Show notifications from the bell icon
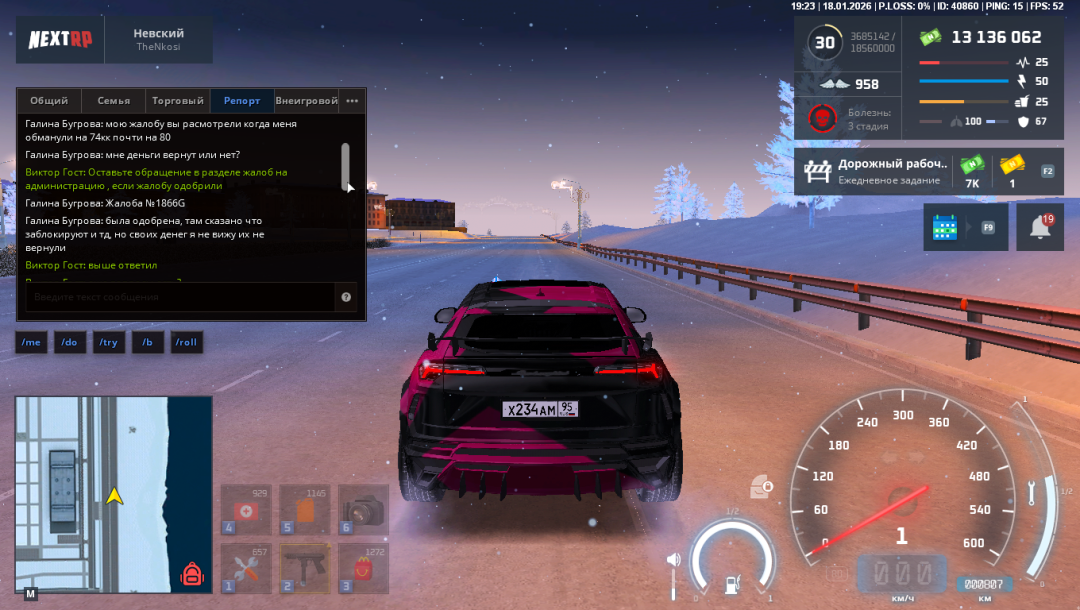 [x=1040, y=227]
